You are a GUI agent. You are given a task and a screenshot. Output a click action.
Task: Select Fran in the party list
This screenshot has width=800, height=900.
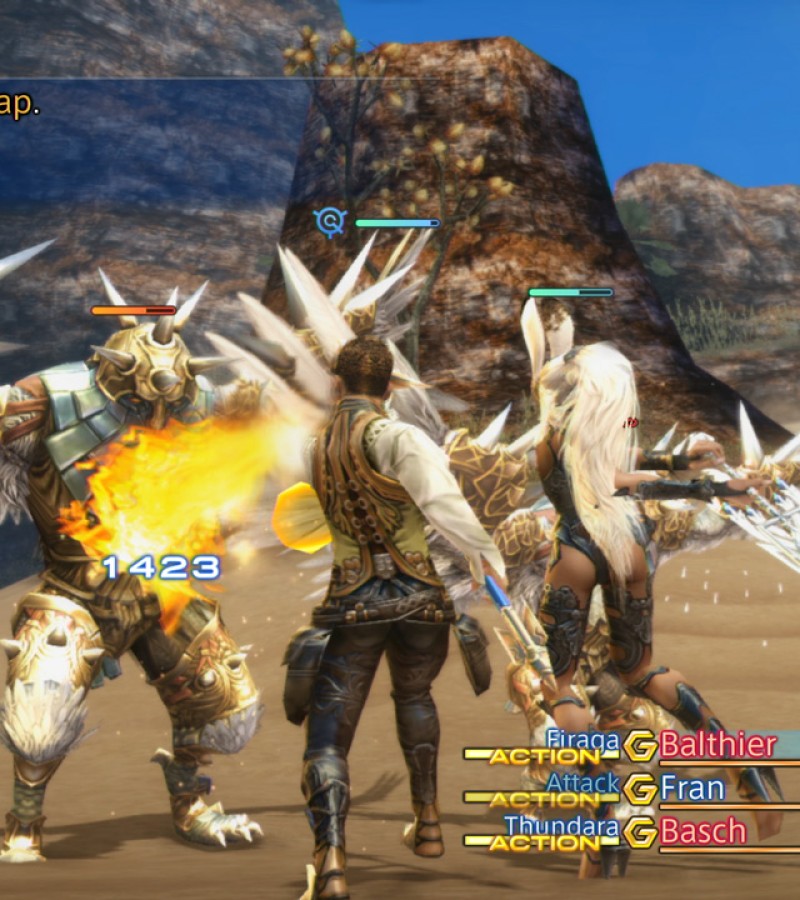(x=692, y=789)
